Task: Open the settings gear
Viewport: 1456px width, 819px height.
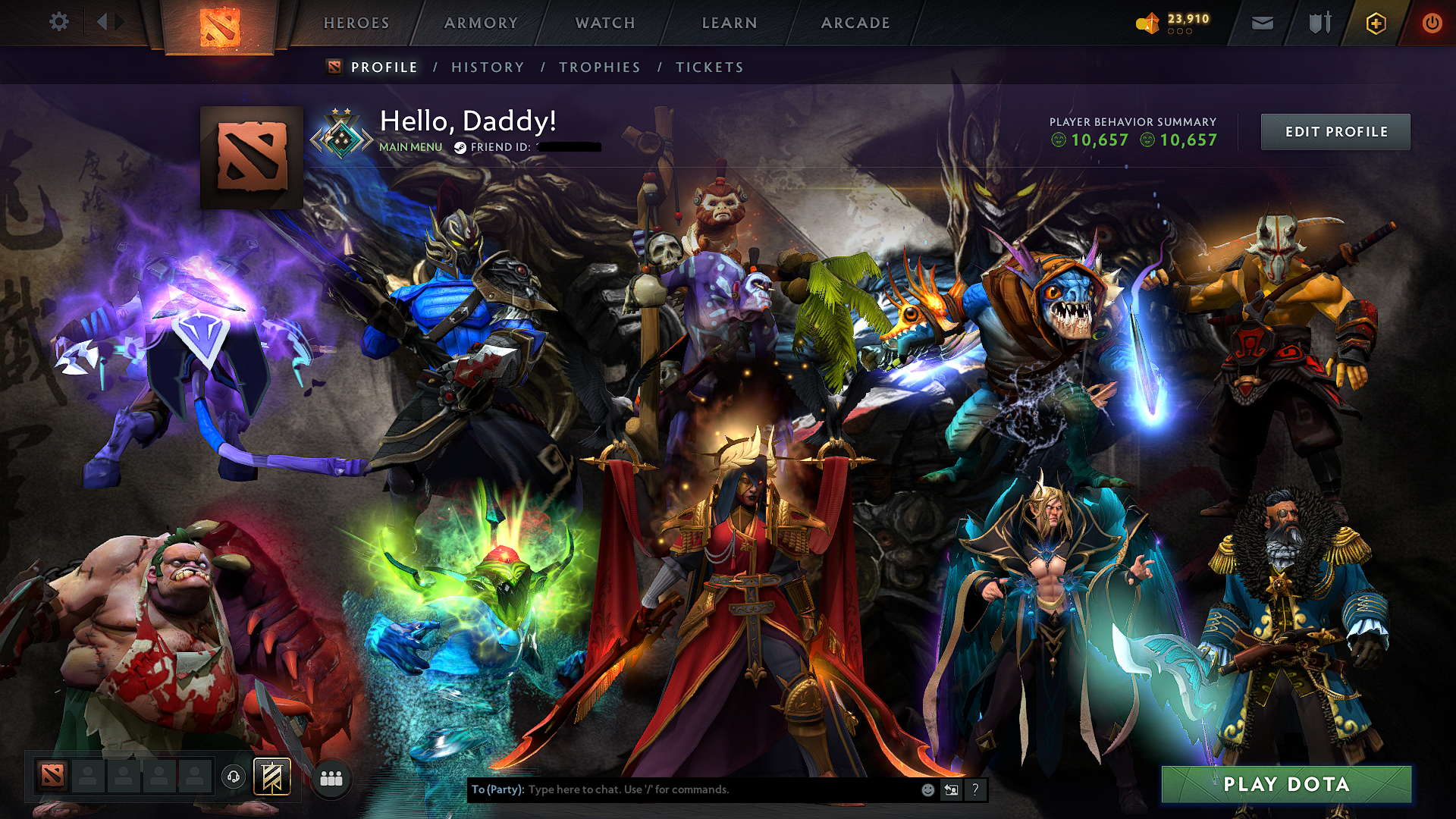Action: [58, 22]
